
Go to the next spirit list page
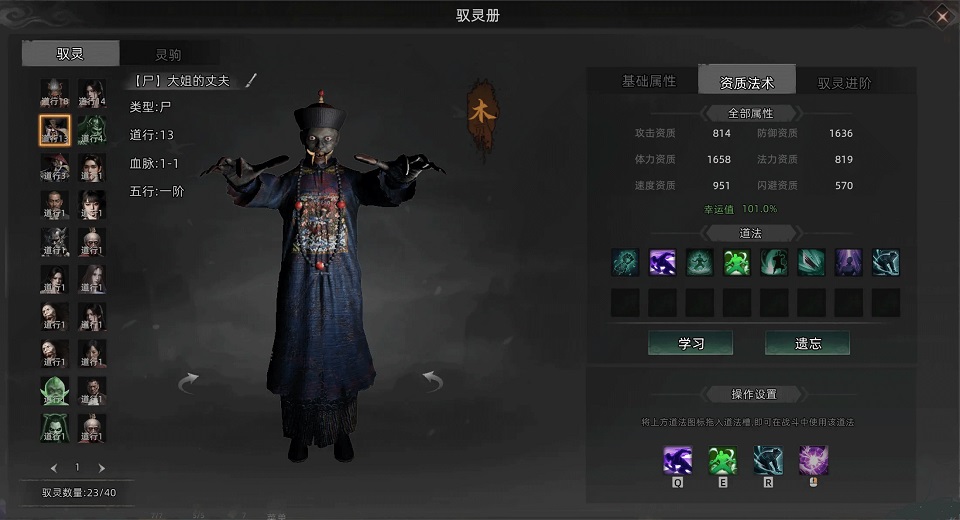pos(102,468)
